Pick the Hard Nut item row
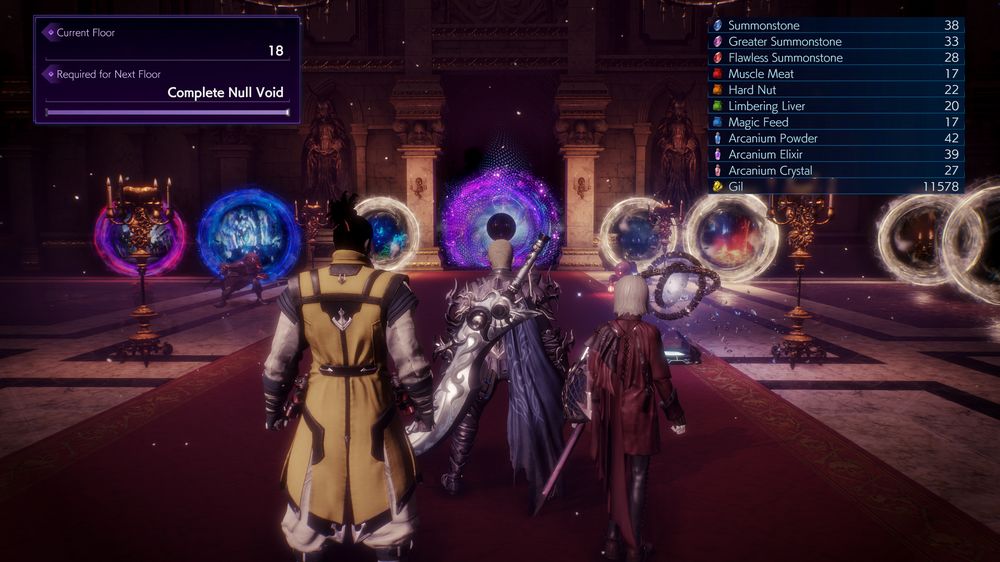Image resolution: width=1000 pixels, height=562 pixels. click(835, 90)
